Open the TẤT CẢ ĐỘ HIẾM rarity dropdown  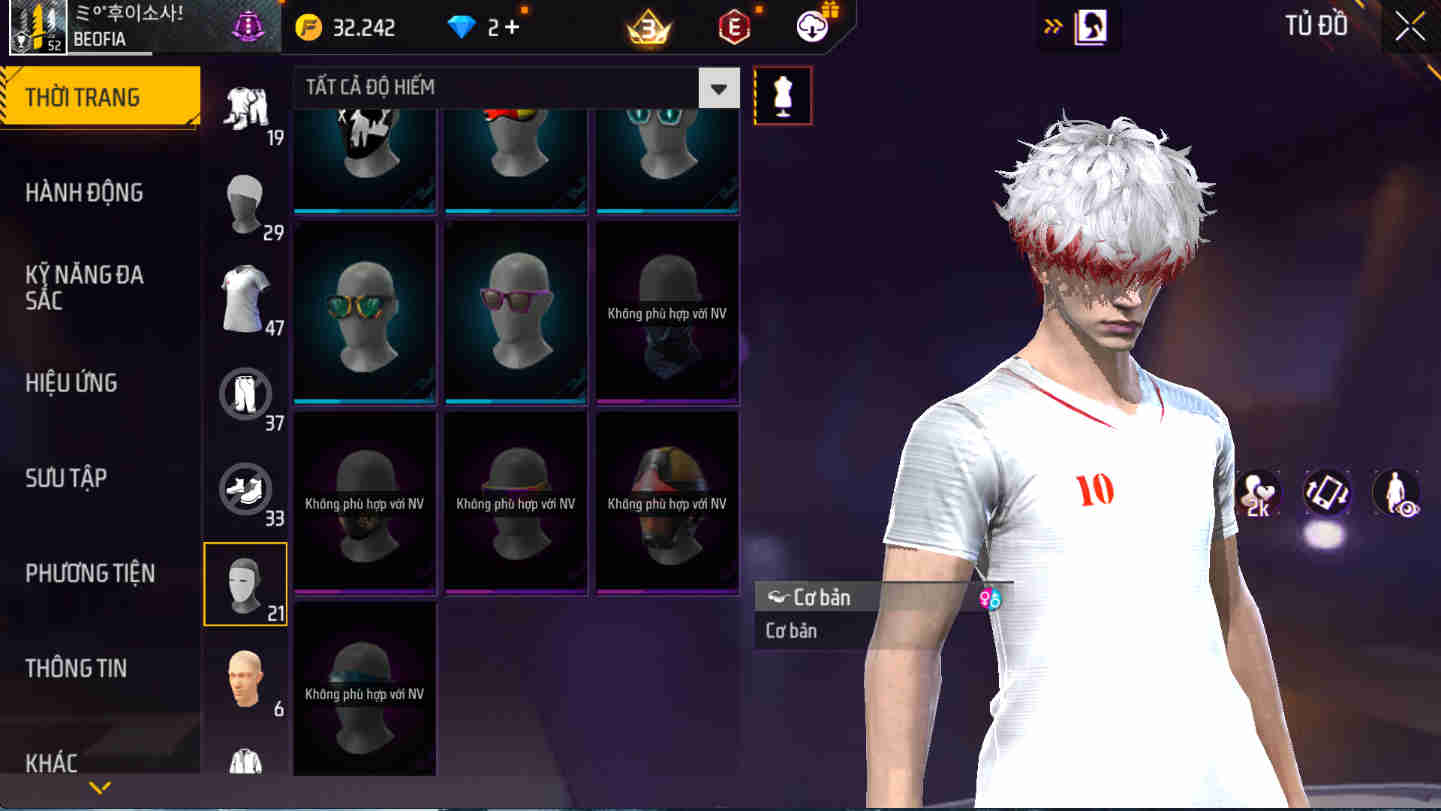(718, 88)
